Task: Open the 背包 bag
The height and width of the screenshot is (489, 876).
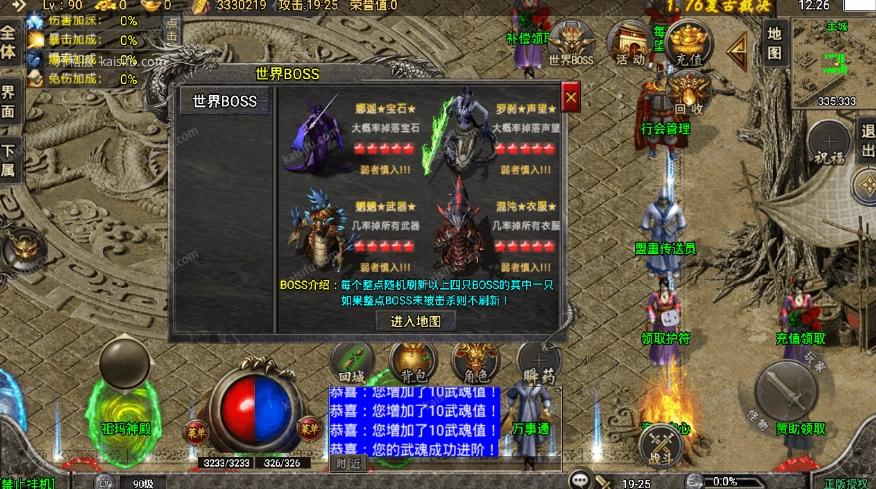Action: click(x=413, y=361)
